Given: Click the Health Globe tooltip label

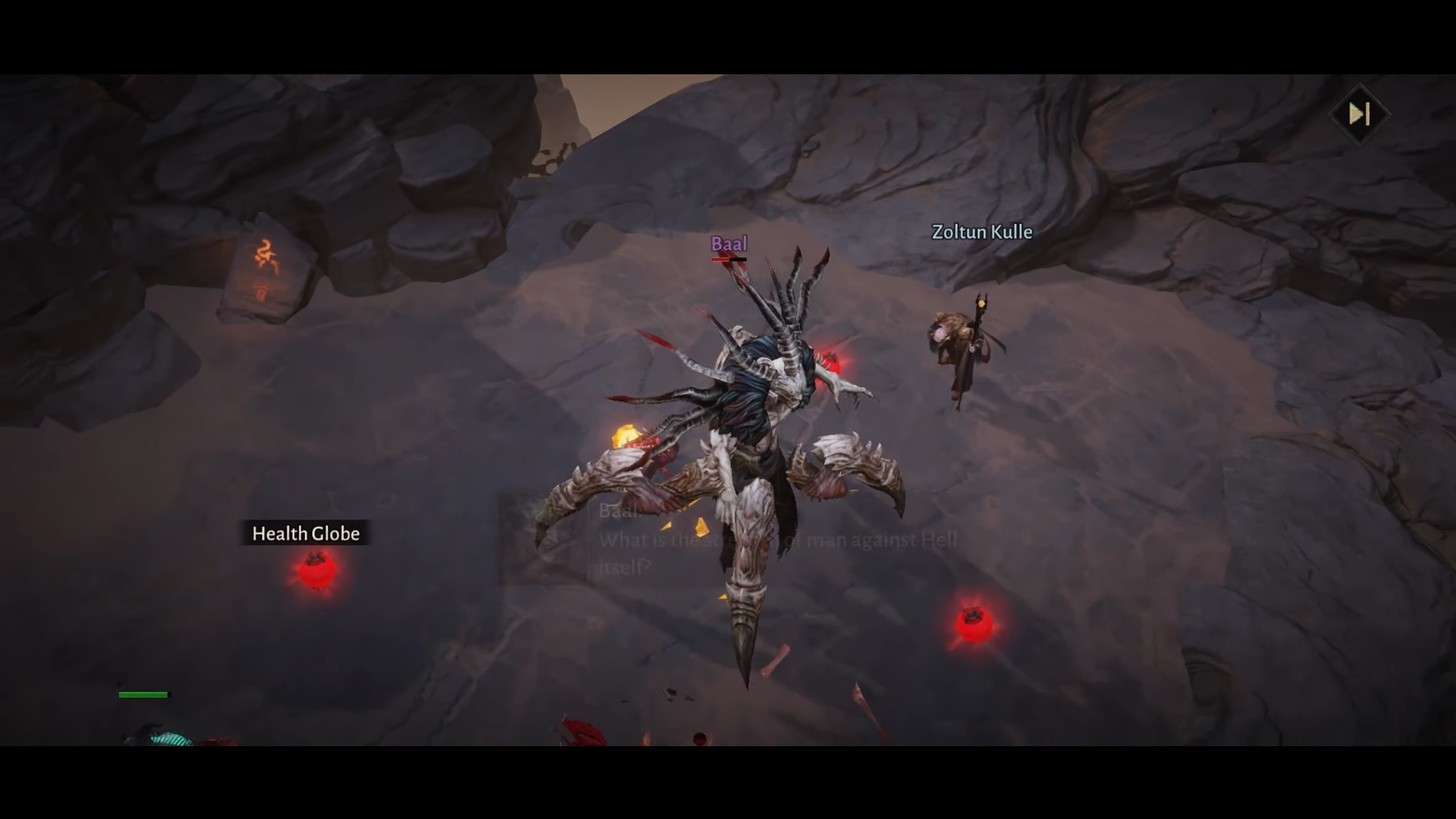Looking at the screenshot, I should pos(305,533).
